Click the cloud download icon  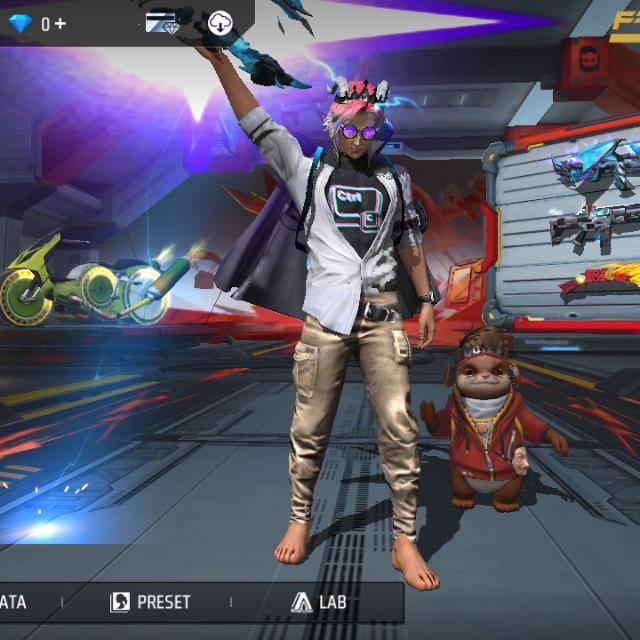click(x=219, y=23)
